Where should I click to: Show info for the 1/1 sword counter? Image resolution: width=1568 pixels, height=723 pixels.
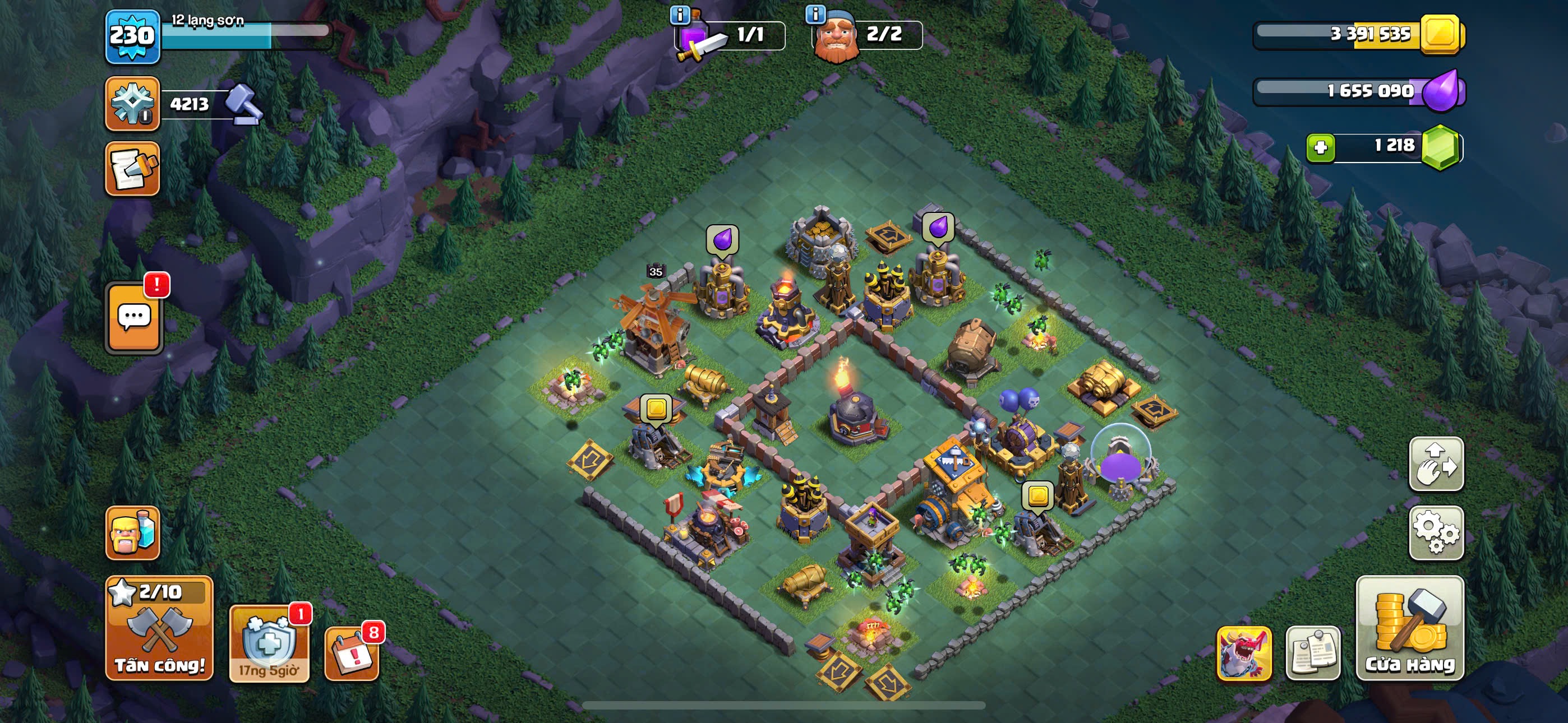point(680,15)
